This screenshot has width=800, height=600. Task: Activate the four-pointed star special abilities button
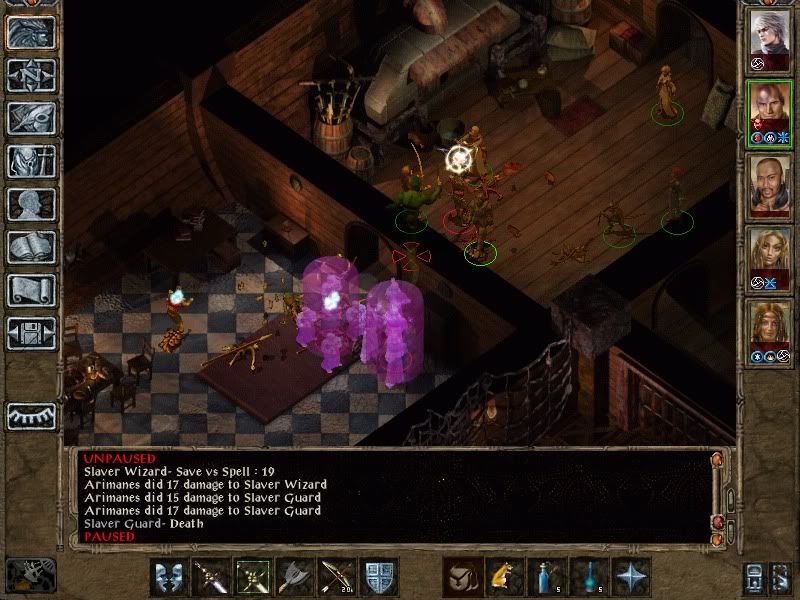[x=630, y=577]
